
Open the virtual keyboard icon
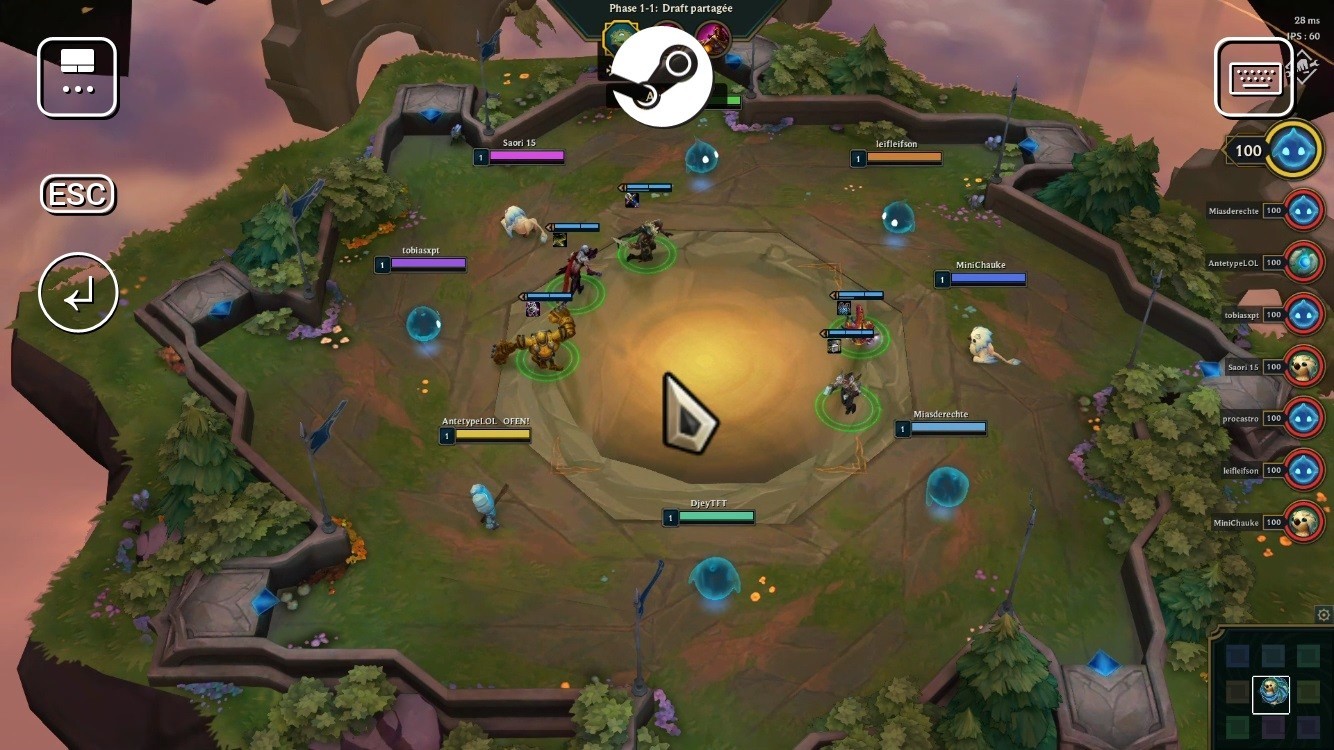click(x=1254, y=76)
